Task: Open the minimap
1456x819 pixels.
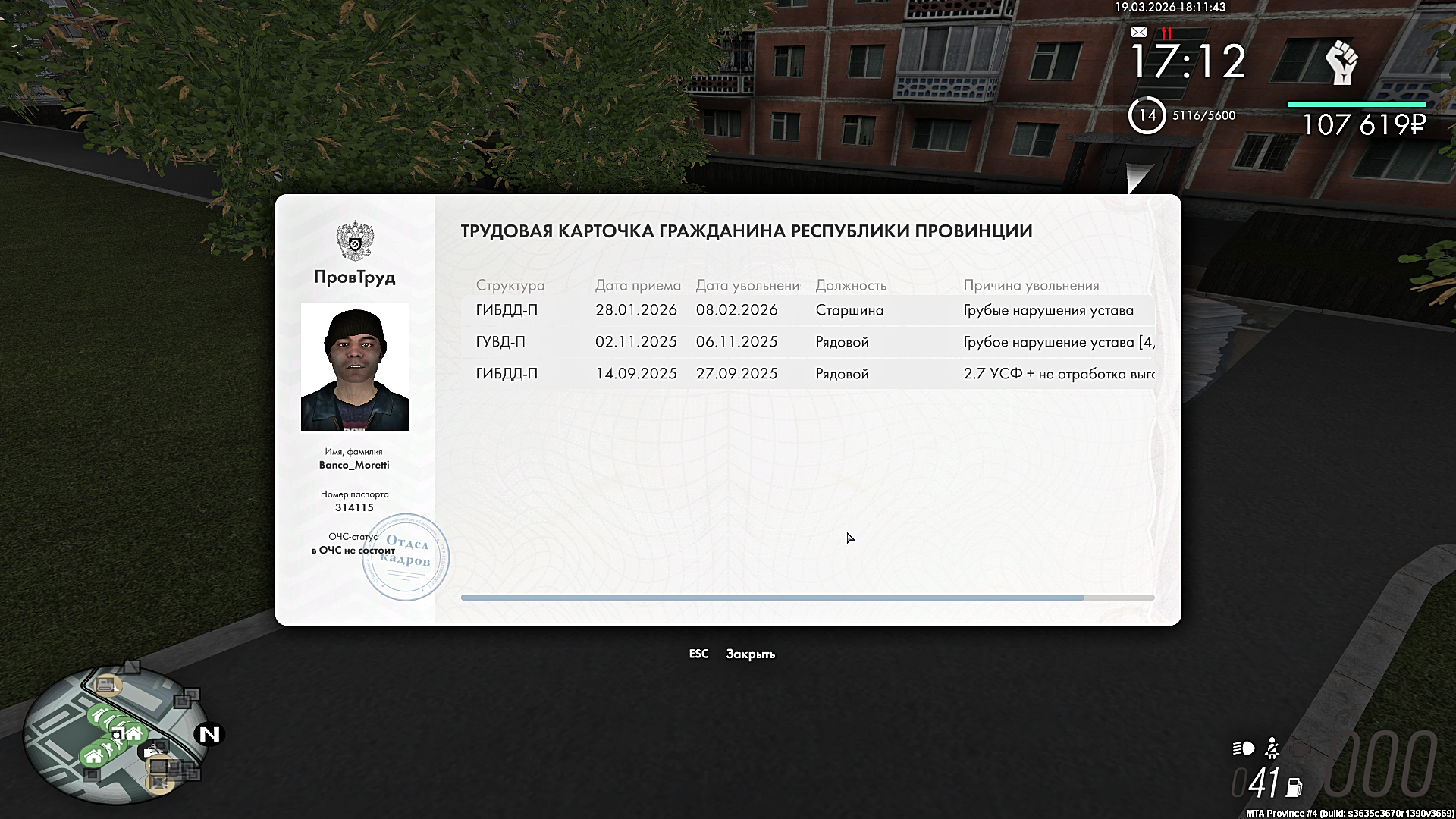Action: (114, 734)
